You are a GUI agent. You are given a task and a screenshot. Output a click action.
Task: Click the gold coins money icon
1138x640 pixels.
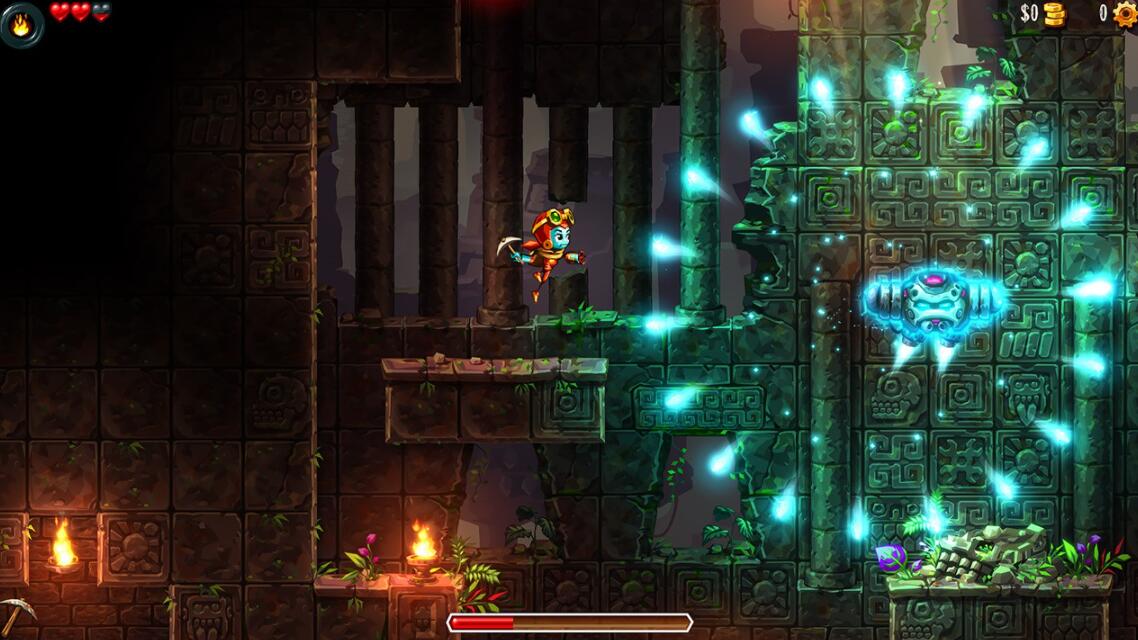(1055, 13)
